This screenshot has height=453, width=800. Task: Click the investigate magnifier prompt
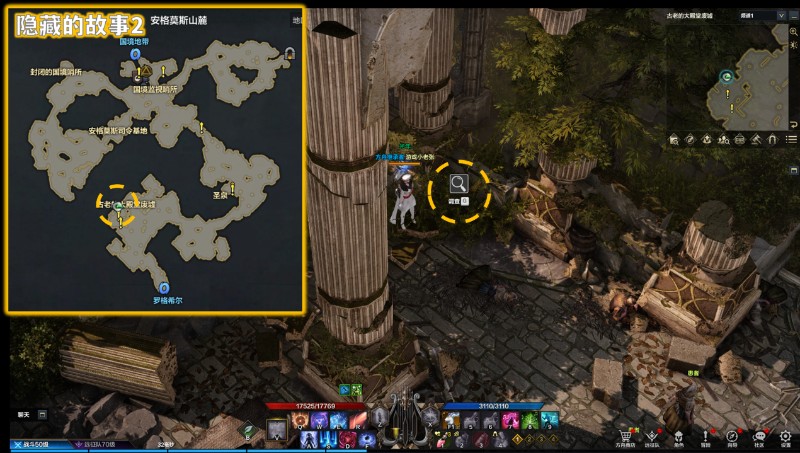pyautogui.click(x=459, y=184)
